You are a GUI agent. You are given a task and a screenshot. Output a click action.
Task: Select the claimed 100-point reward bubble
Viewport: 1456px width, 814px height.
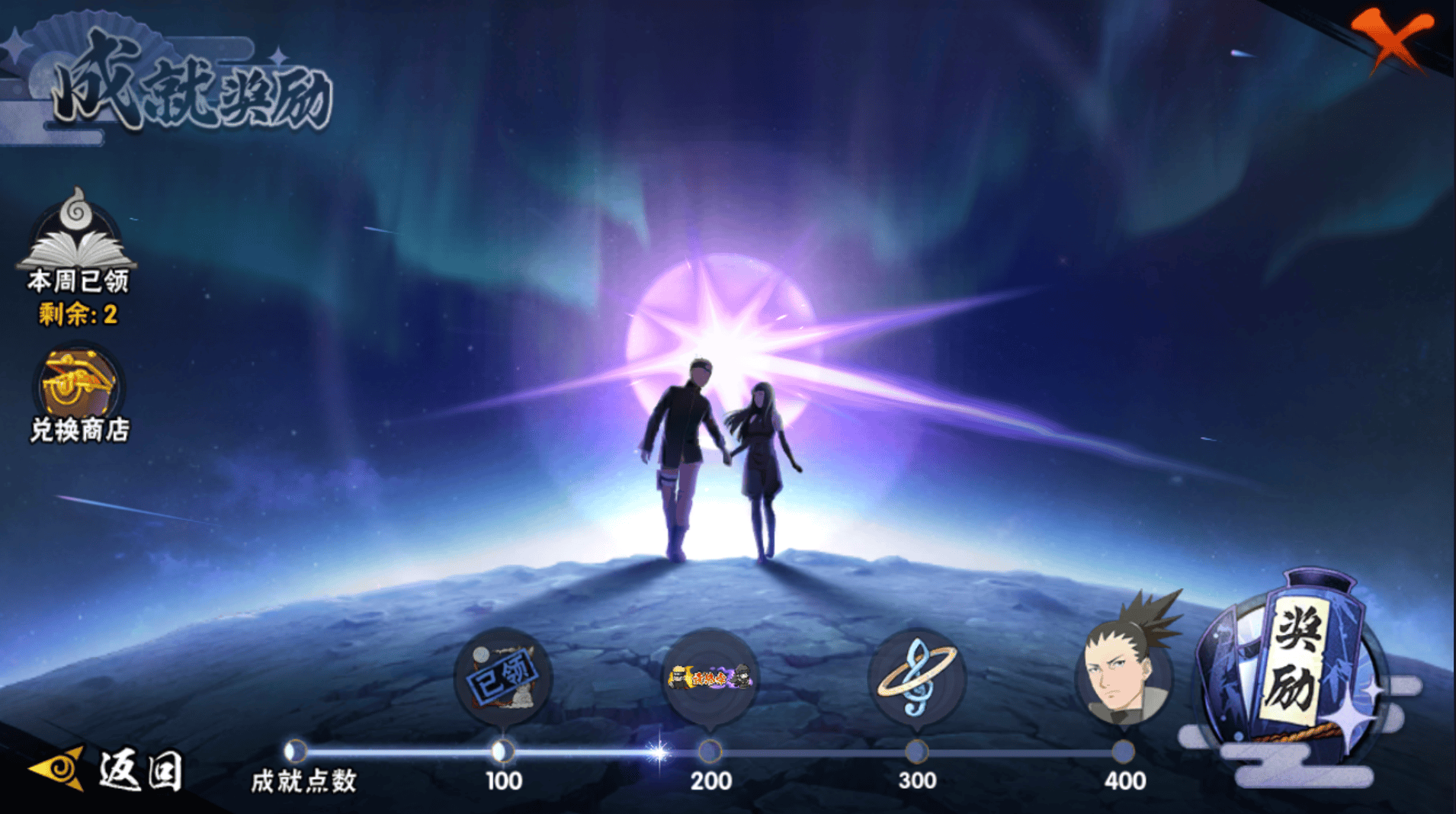(503, 676)
